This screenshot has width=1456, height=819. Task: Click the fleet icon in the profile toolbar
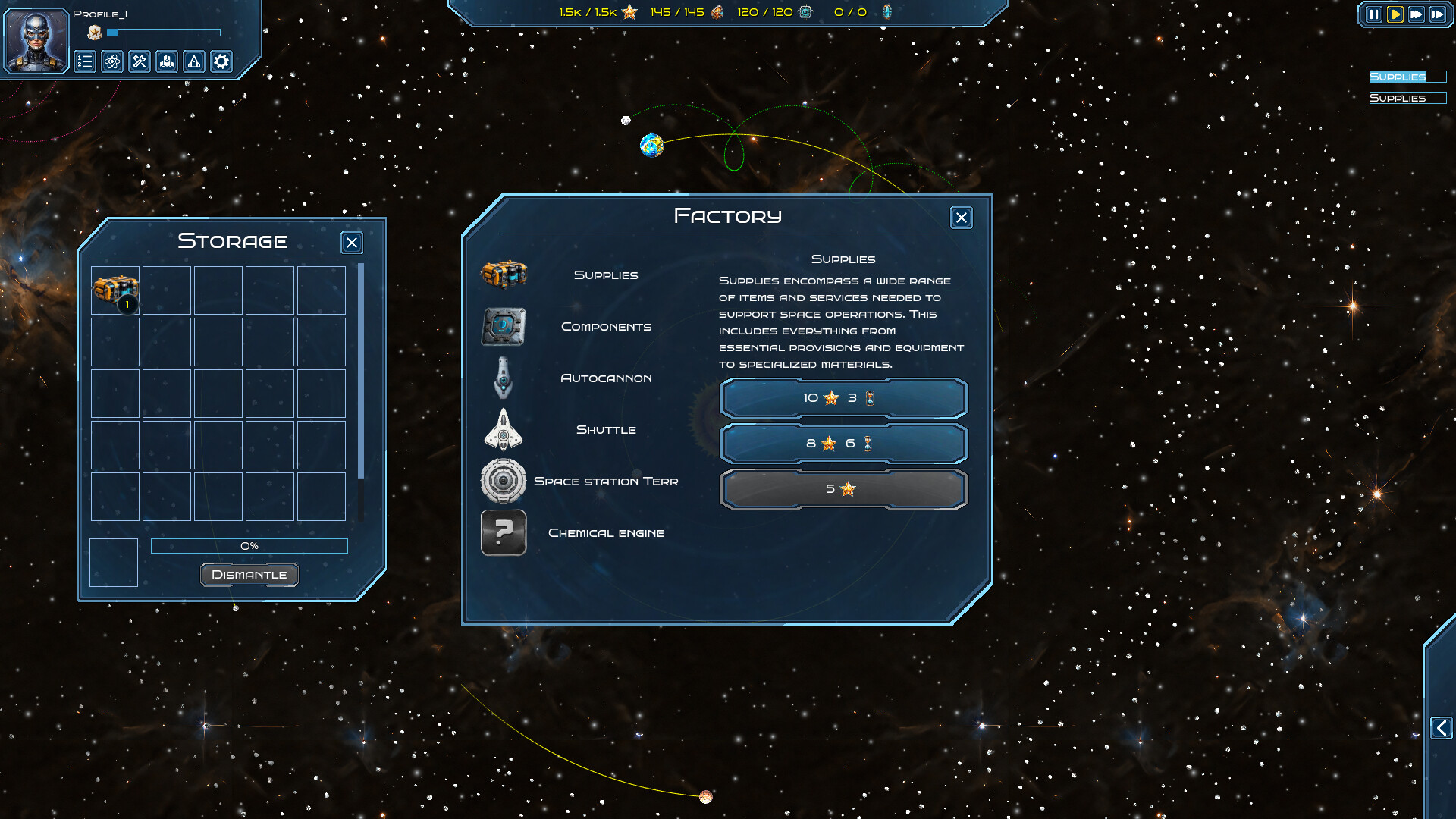[167, 62]
